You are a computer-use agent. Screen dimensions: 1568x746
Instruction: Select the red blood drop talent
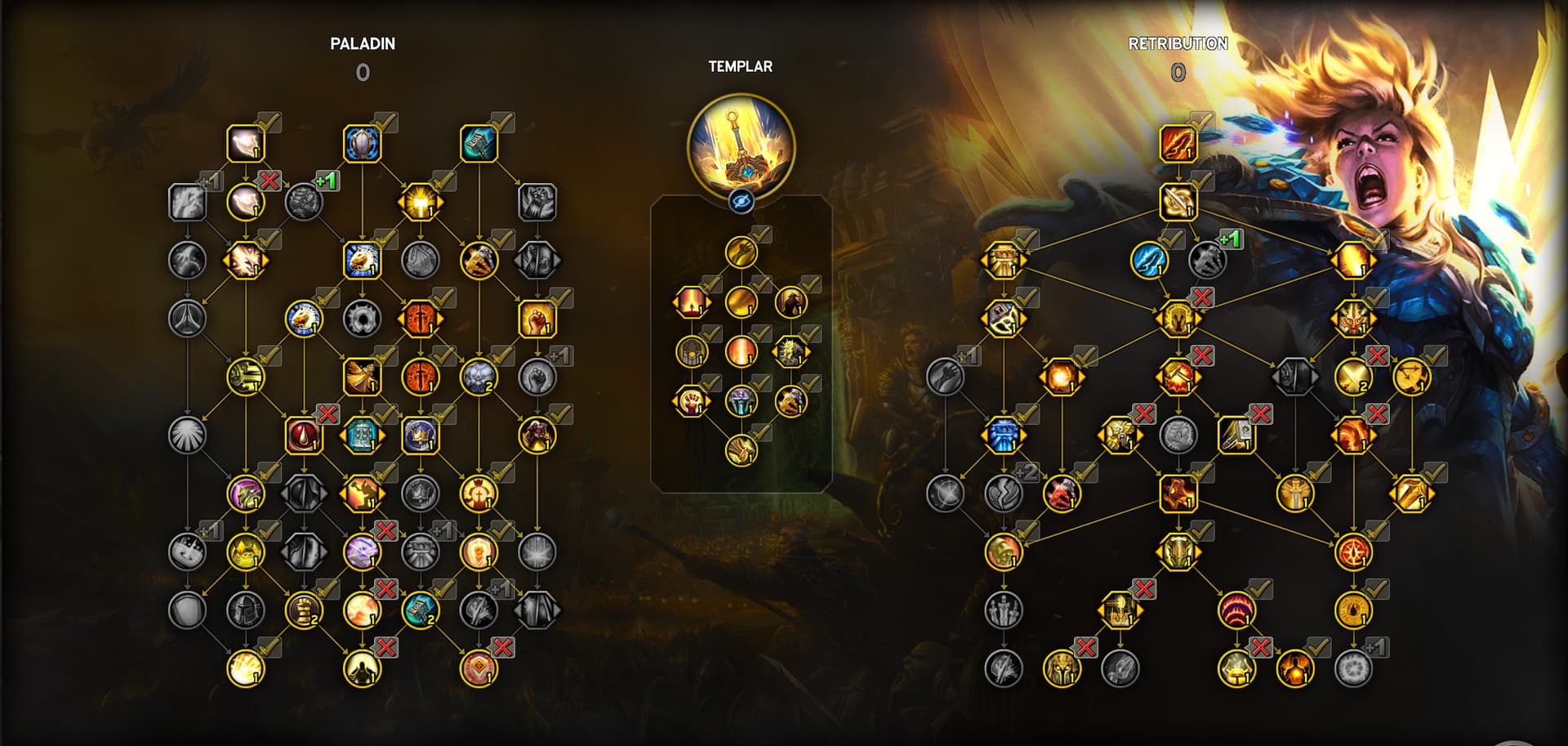pyautogui.click(x=304, y=435)
